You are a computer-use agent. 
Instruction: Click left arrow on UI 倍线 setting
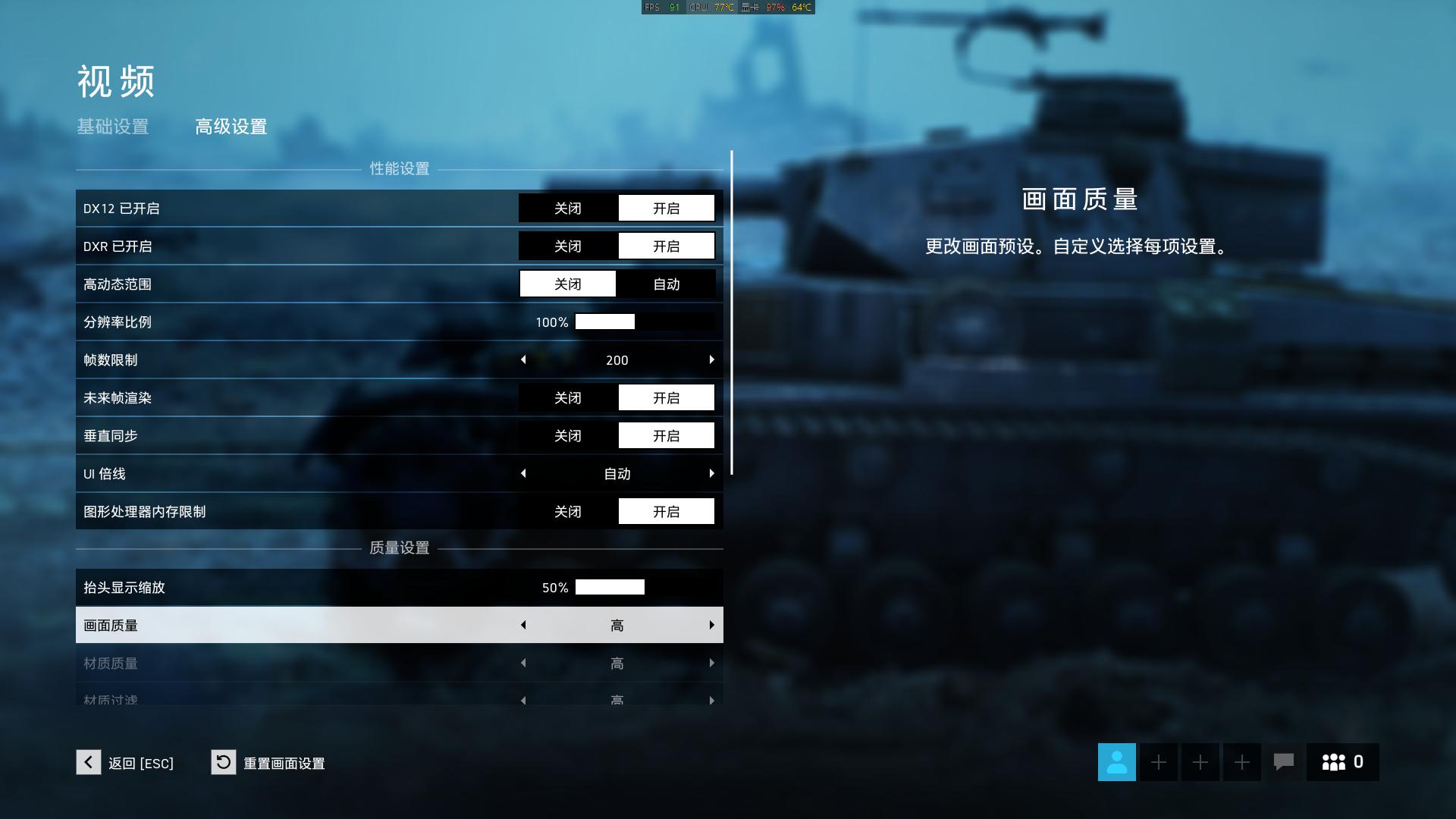click(523, 473)
